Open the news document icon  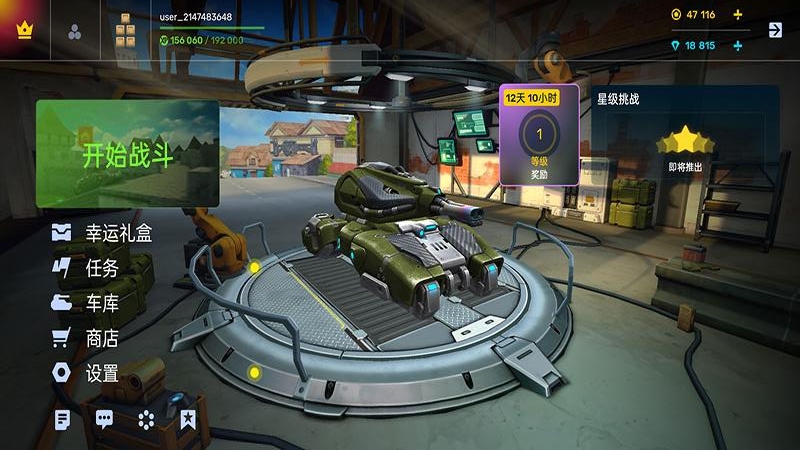point(62,420)
